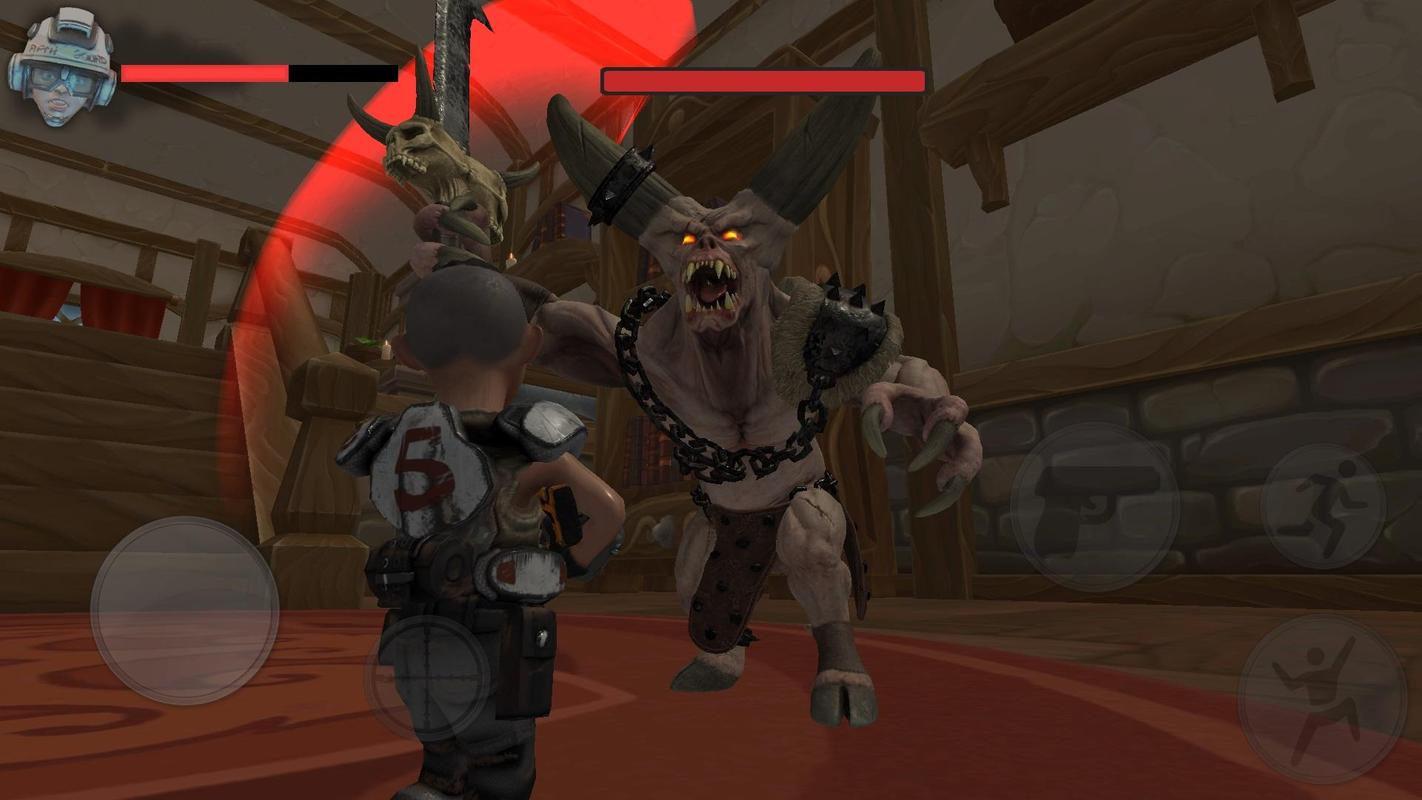Viewport: 1422px width, 800px height.
Task: Trigger the kick attack button
Action: tap(1321, 699)
